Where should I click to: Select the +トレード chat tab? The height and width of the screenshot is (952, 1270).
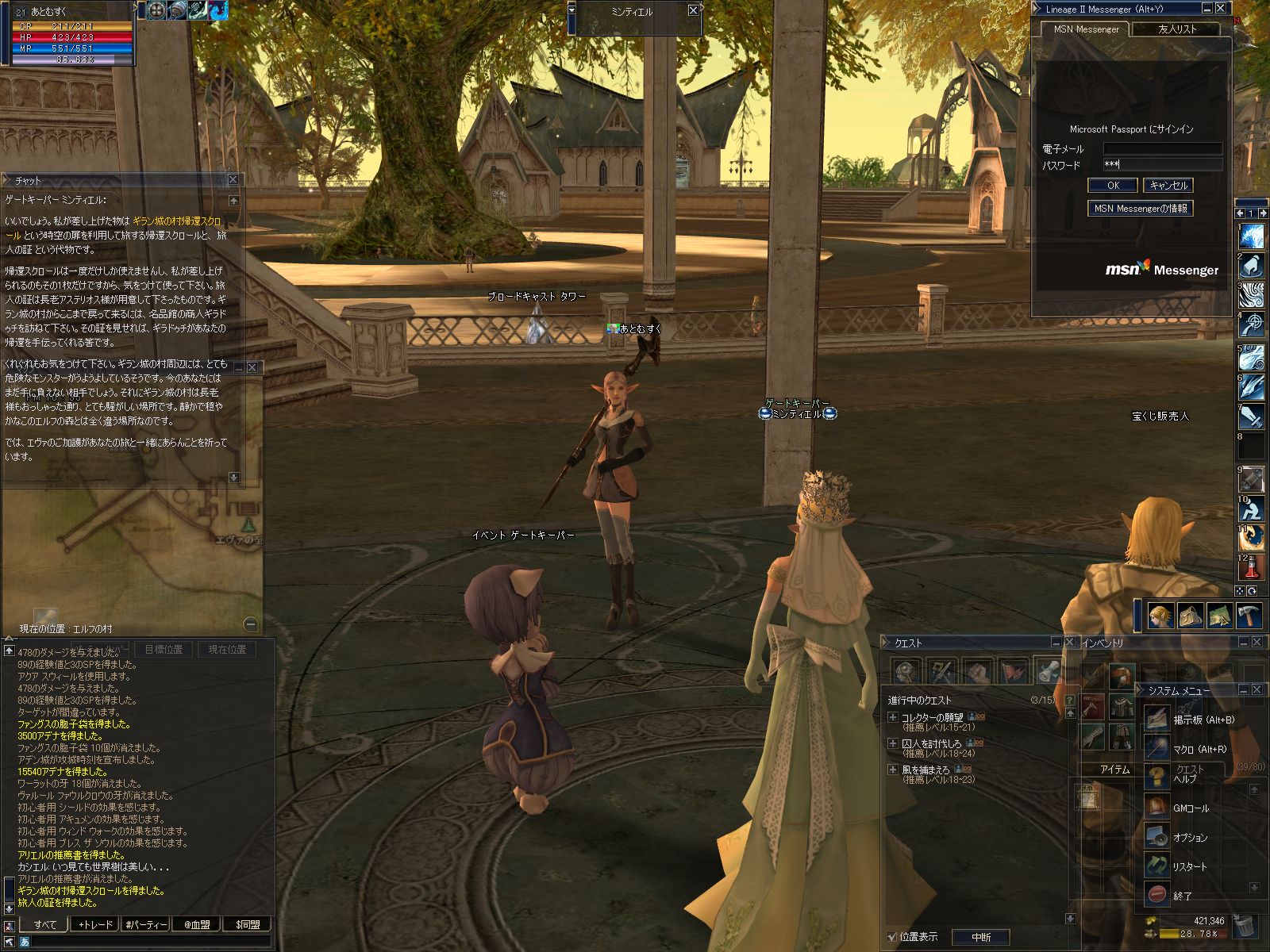[94, 924]
